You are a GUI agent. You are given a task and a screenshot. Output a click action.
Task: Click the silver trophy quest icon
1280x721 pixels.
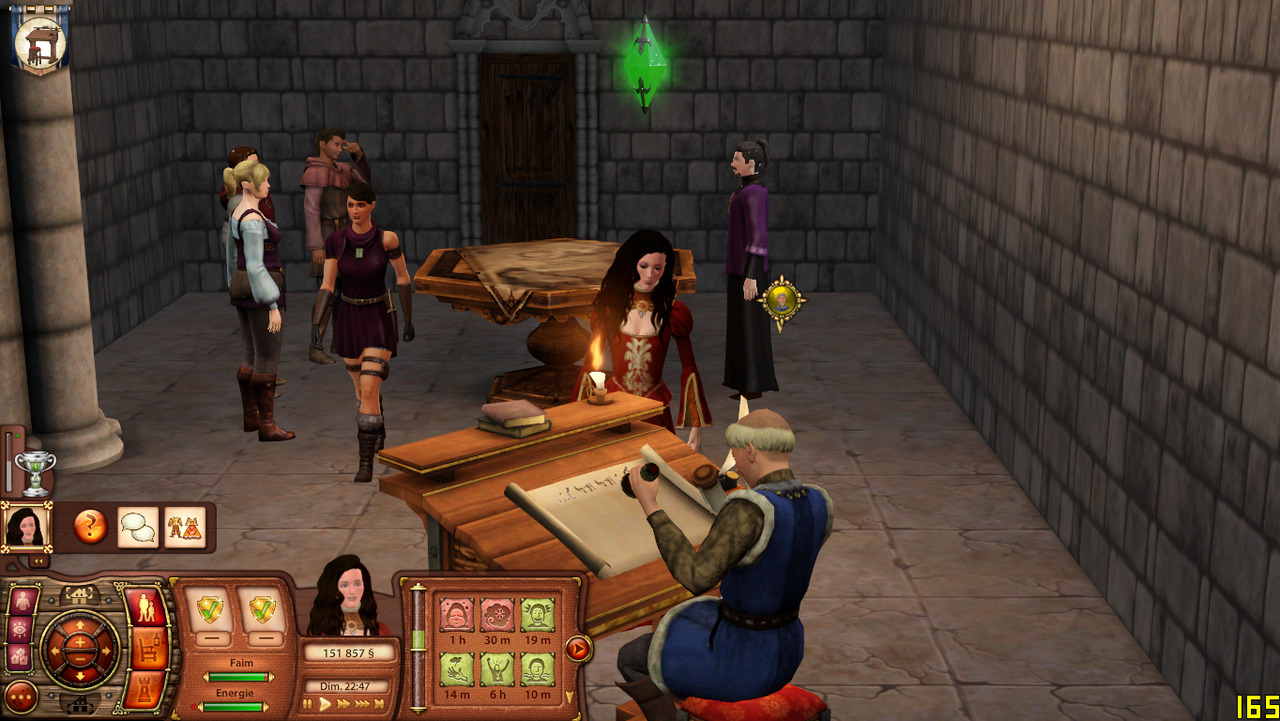(x=36, y=472)
